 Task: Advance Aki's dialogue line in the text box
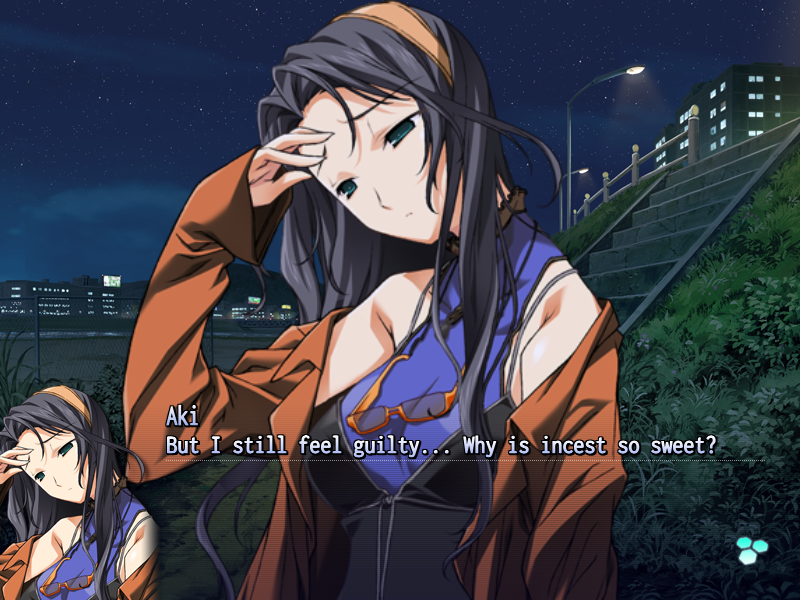(441, 445)
